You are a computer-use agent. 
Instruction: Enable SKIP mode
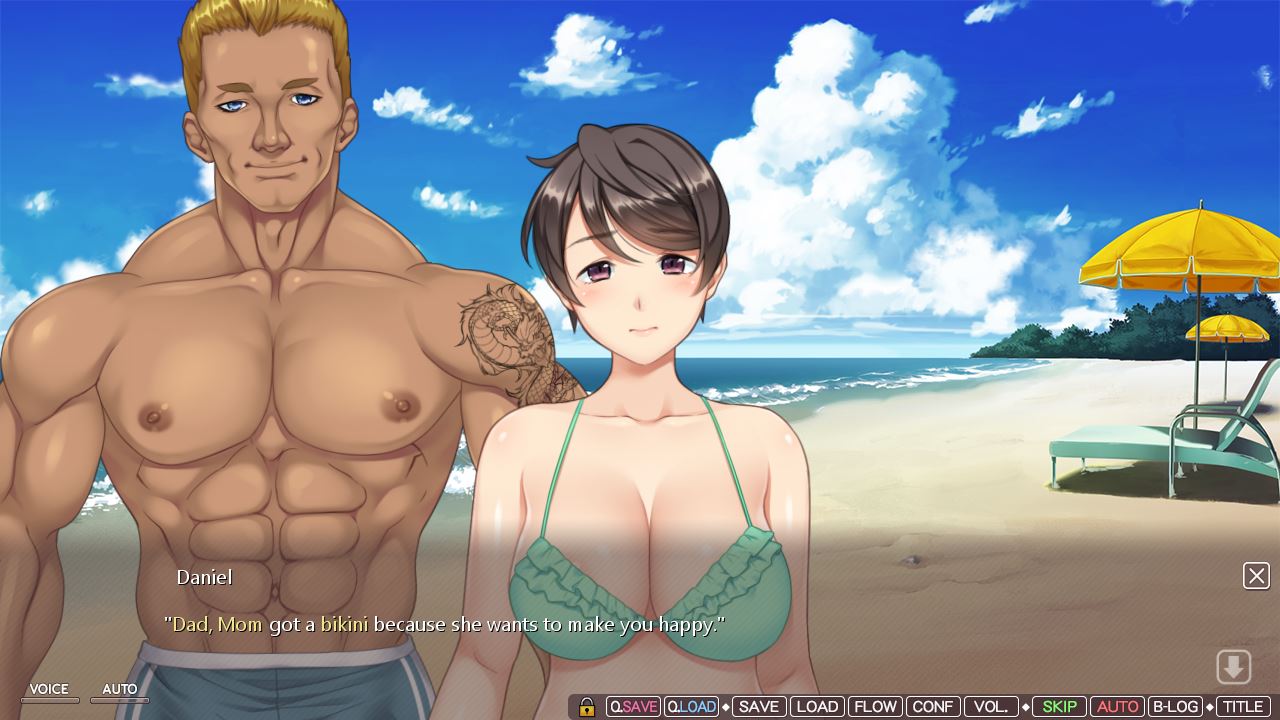click(x=1059, y=706)
